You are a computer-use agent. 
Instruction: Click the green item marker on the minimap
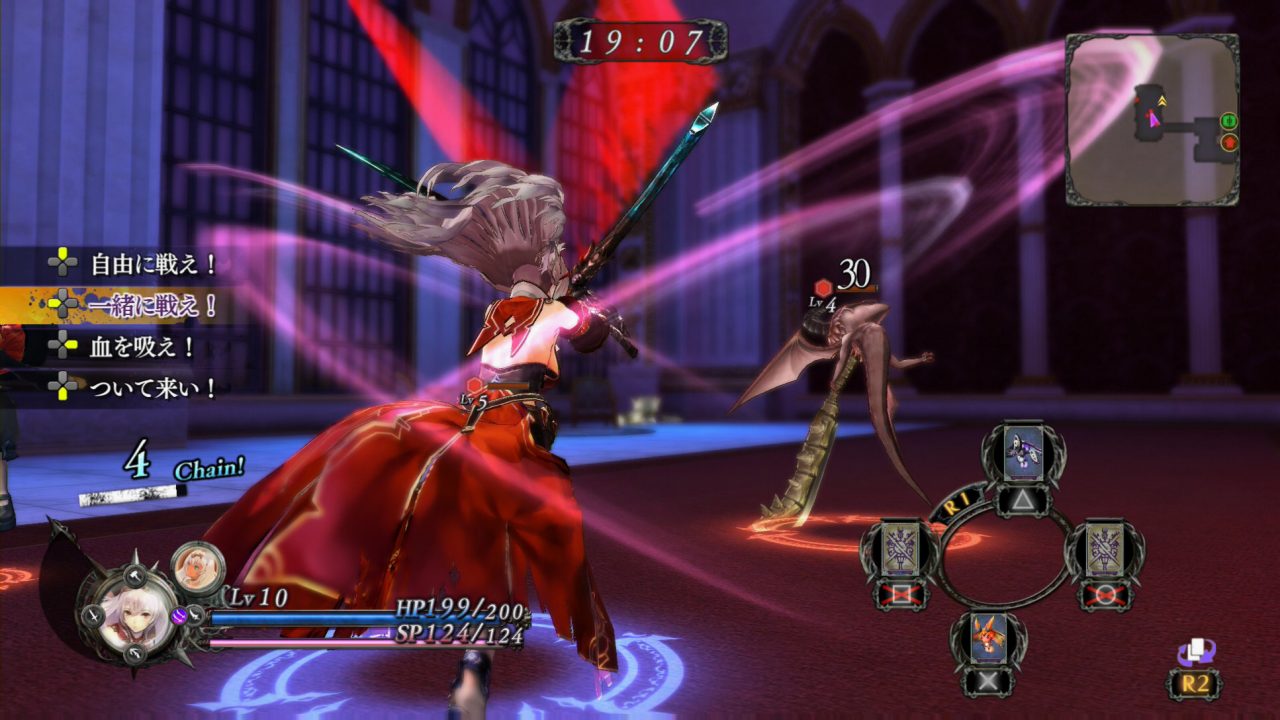1229,122
